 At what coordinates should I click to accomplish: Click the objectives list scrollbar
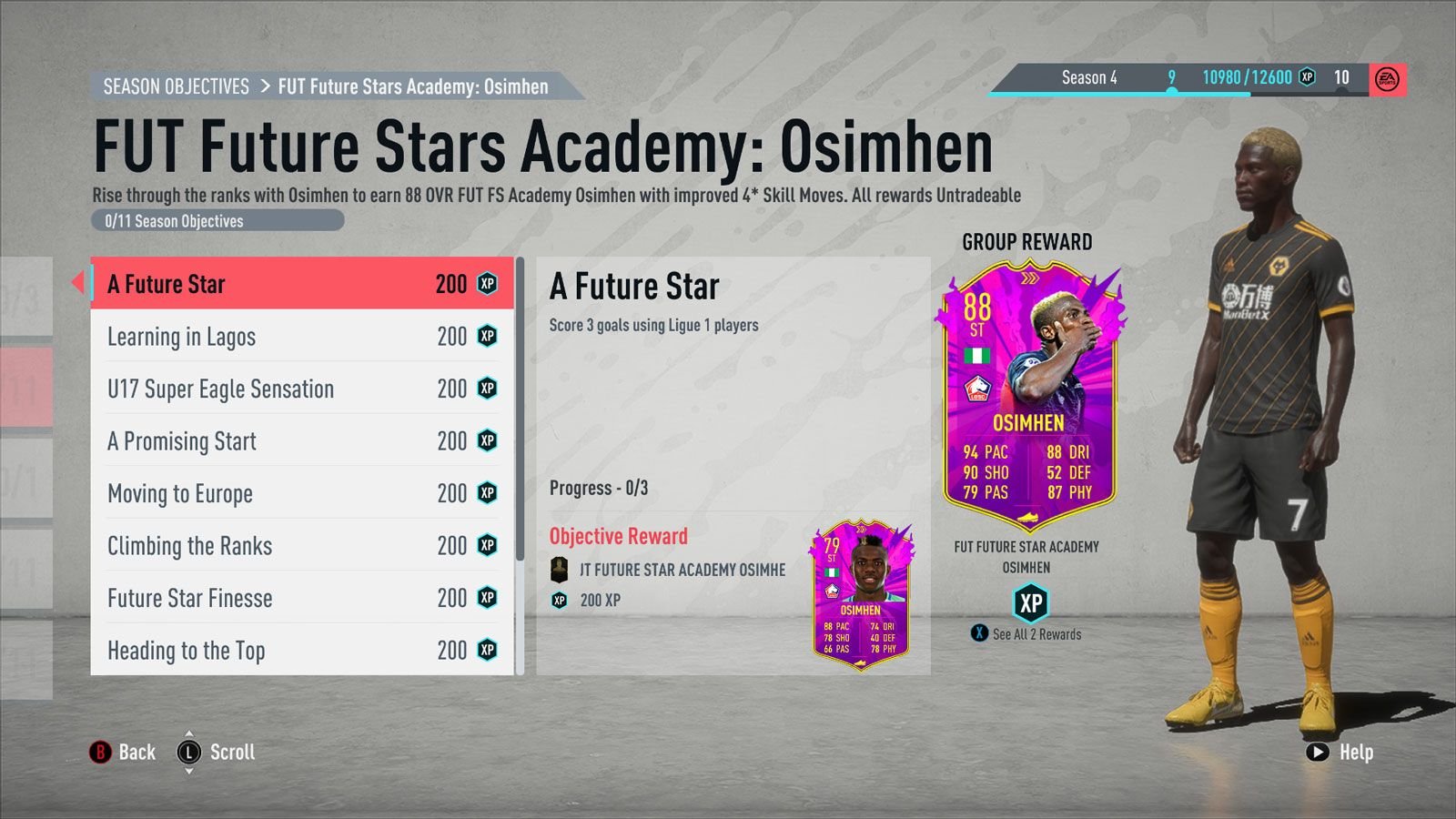pyautogui.click(x=520, y=409)
